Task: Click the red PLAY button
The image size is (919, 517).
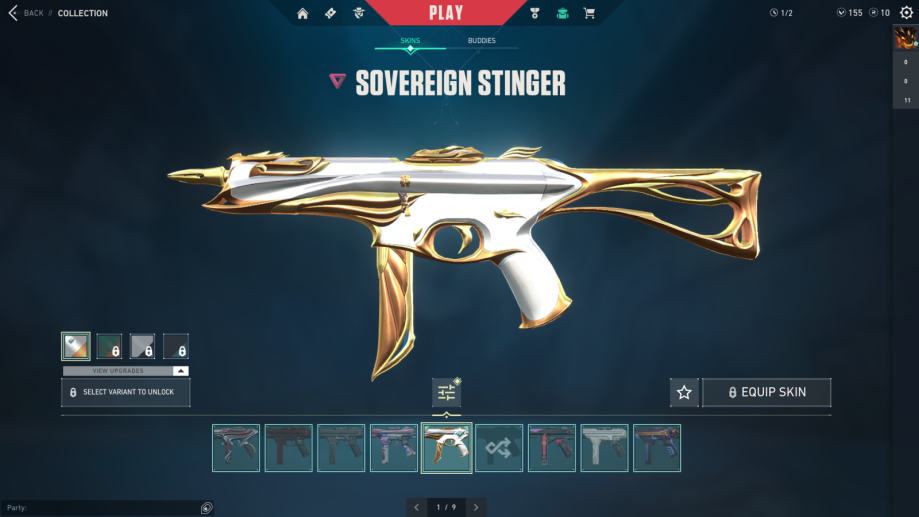Action: tap(445, 13)
